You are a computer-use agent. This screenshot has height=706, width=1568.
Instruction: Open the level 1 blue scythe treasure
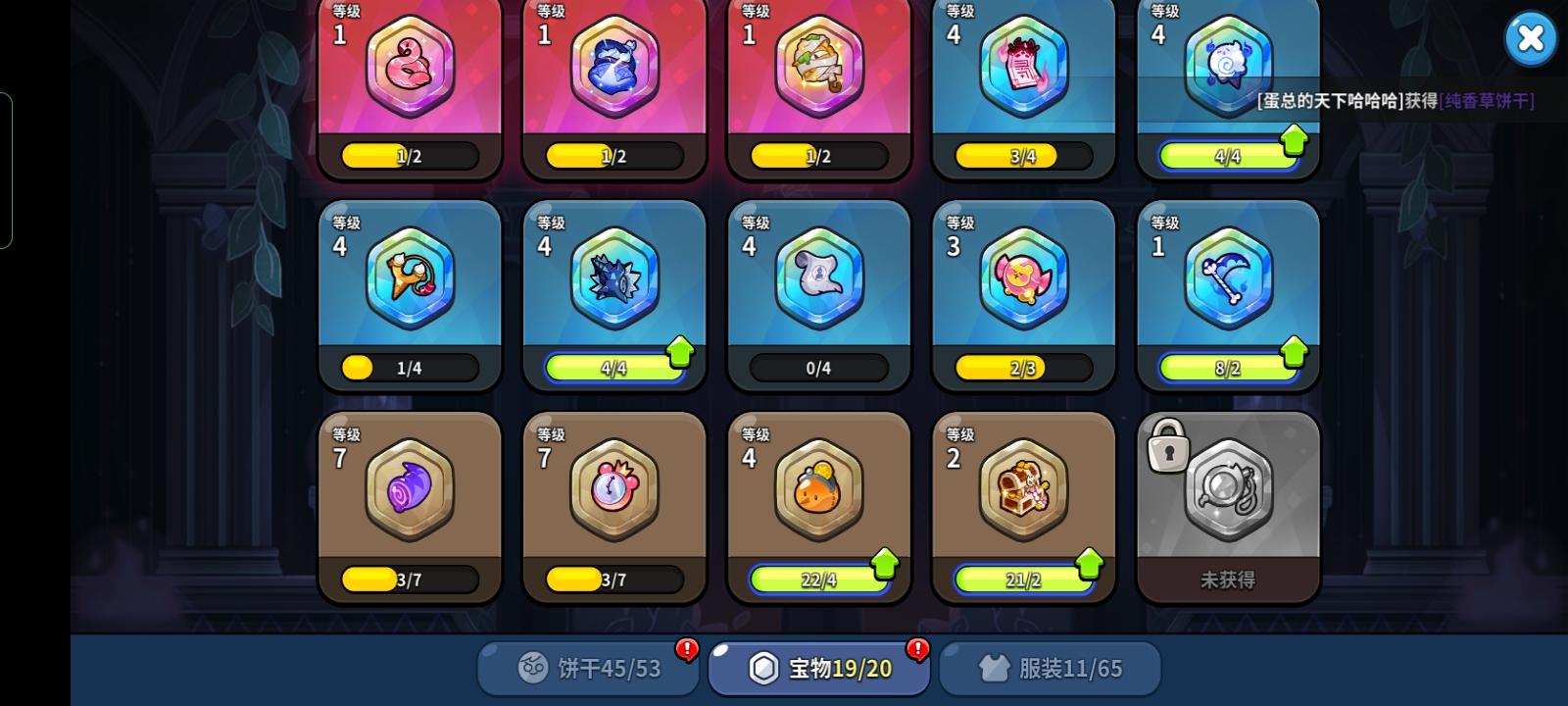[1228, 279]
